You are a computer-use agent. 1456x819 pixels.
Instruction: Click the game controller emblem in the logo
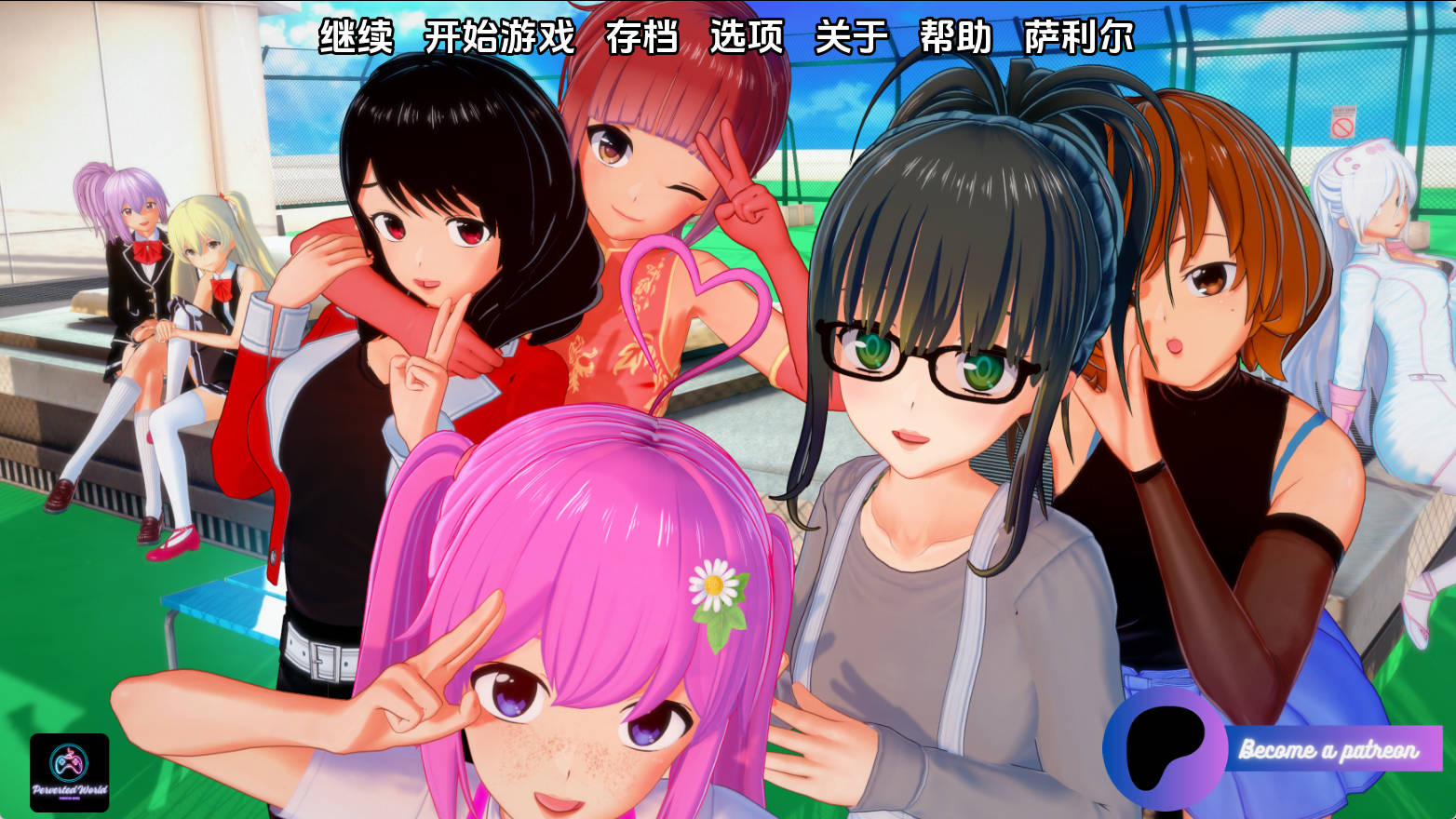70,761
